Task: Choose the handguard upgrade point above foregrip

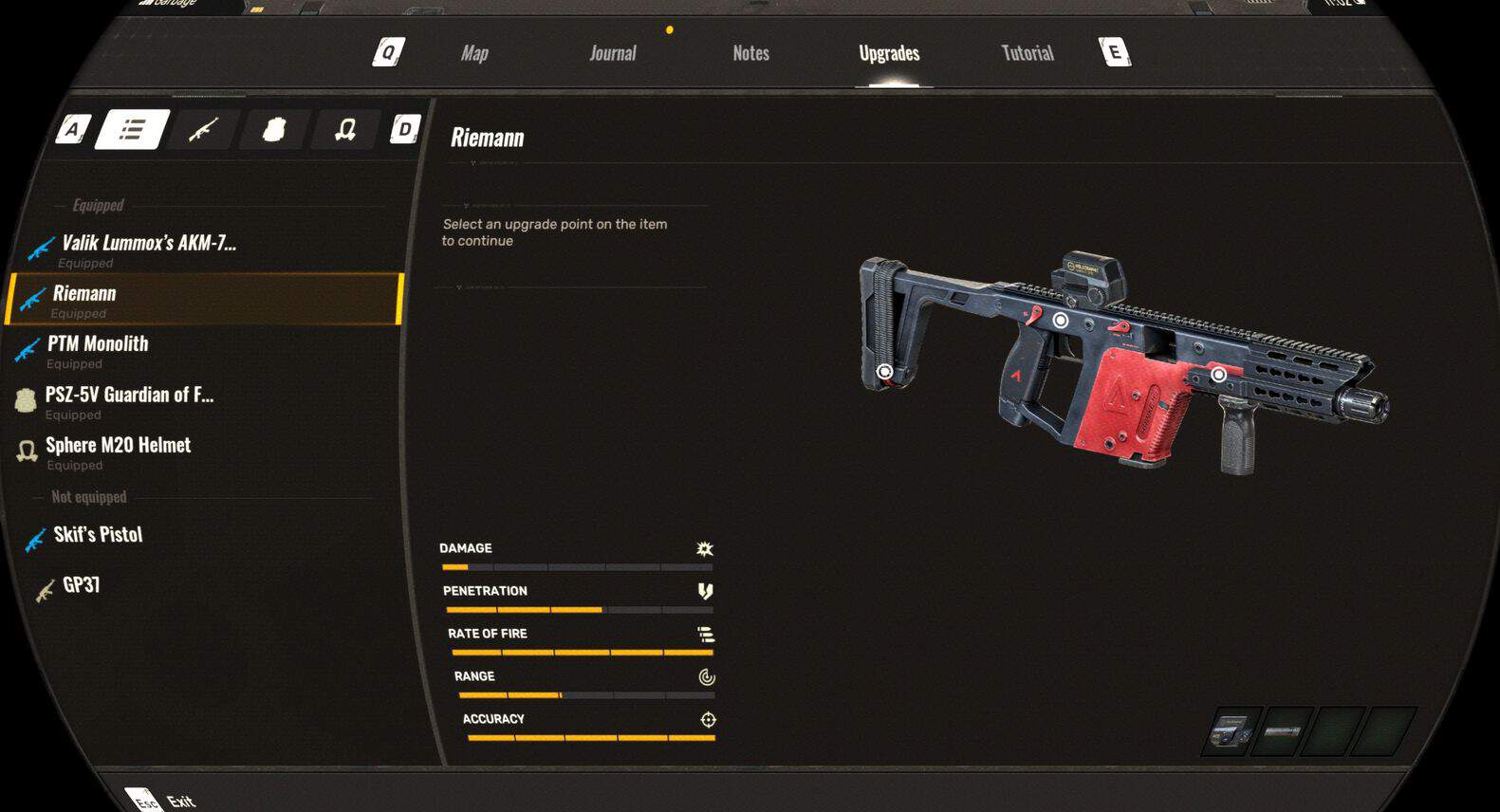Action: (1218, 375)
